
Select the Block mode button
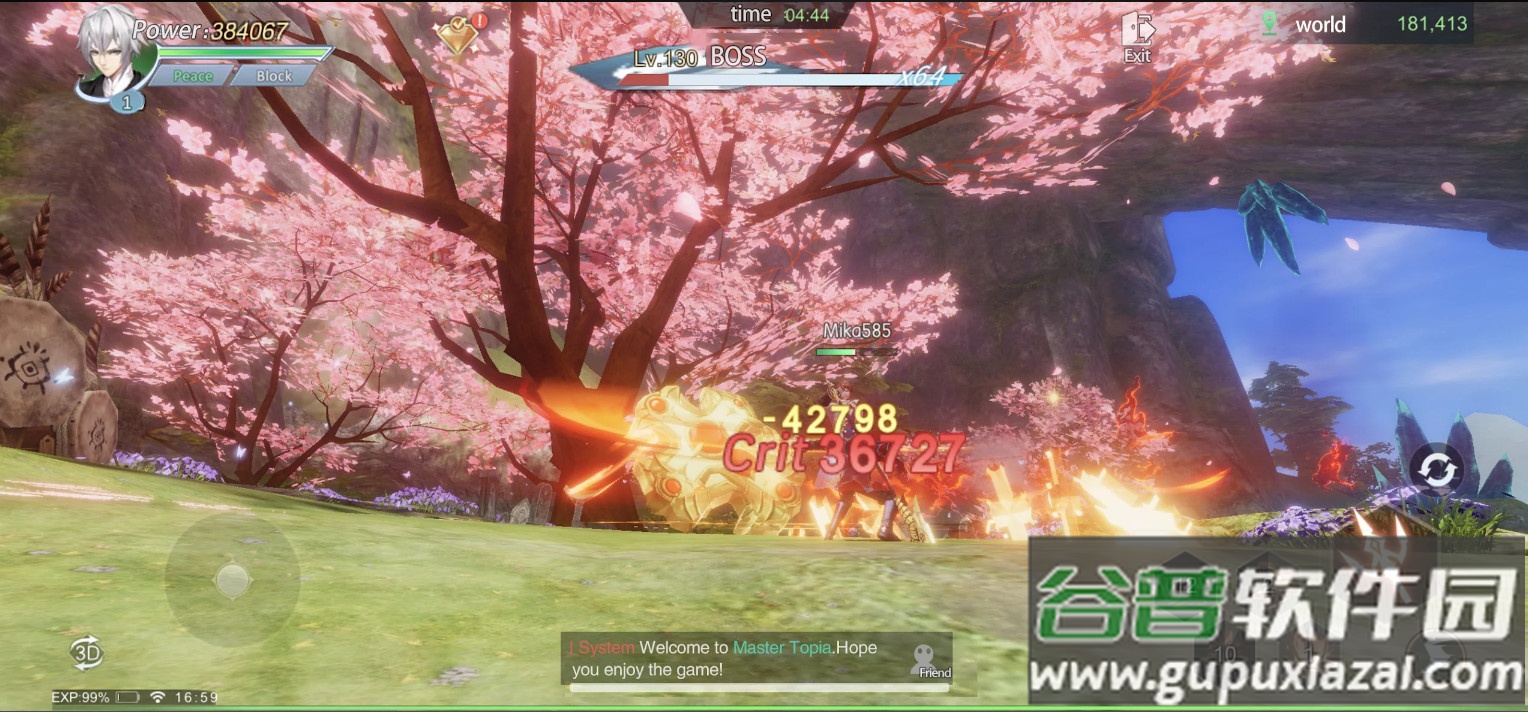coord(273,76)
